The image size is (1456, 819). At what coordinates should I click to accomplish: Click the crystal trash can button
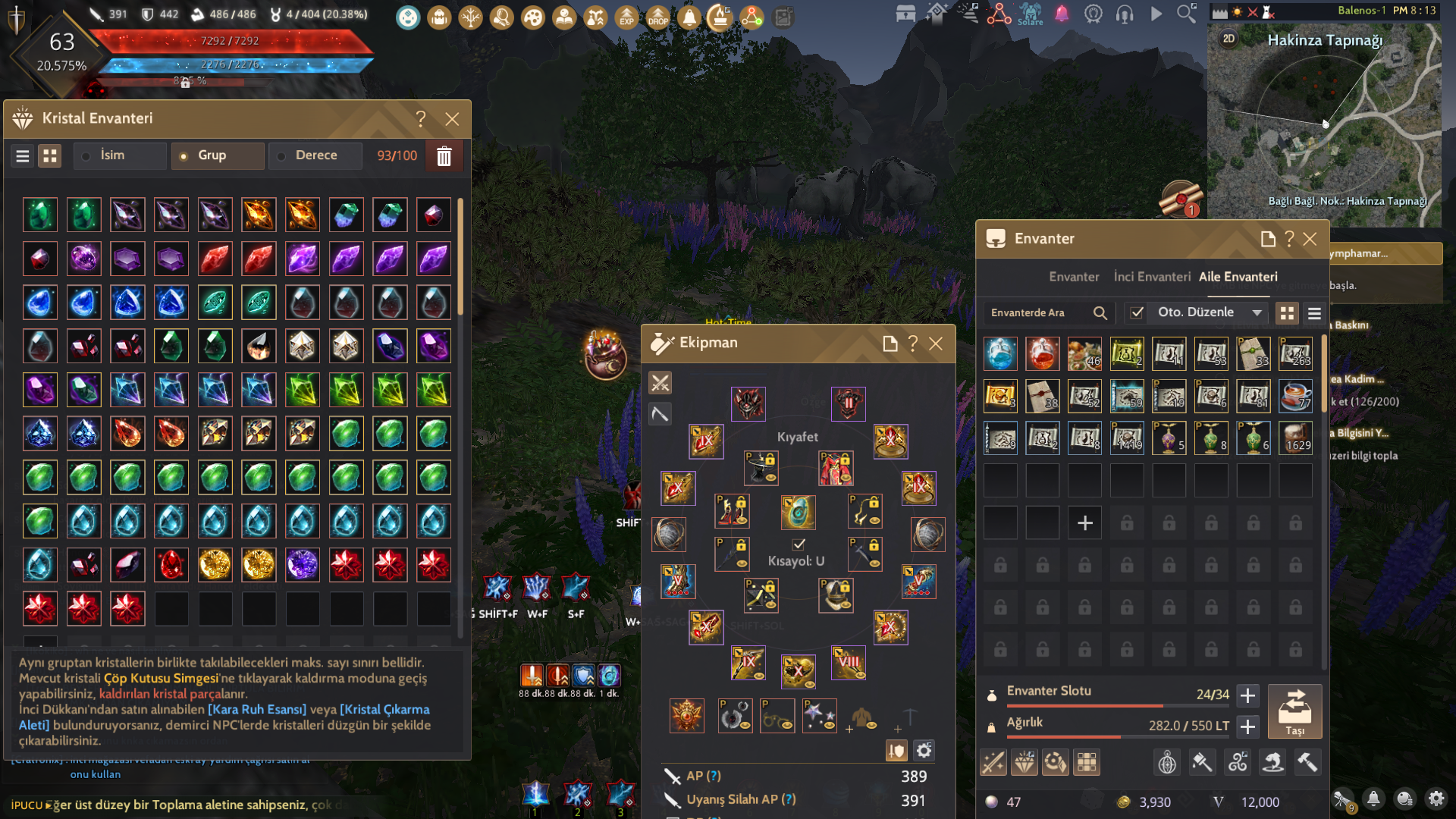pos(444,156)
